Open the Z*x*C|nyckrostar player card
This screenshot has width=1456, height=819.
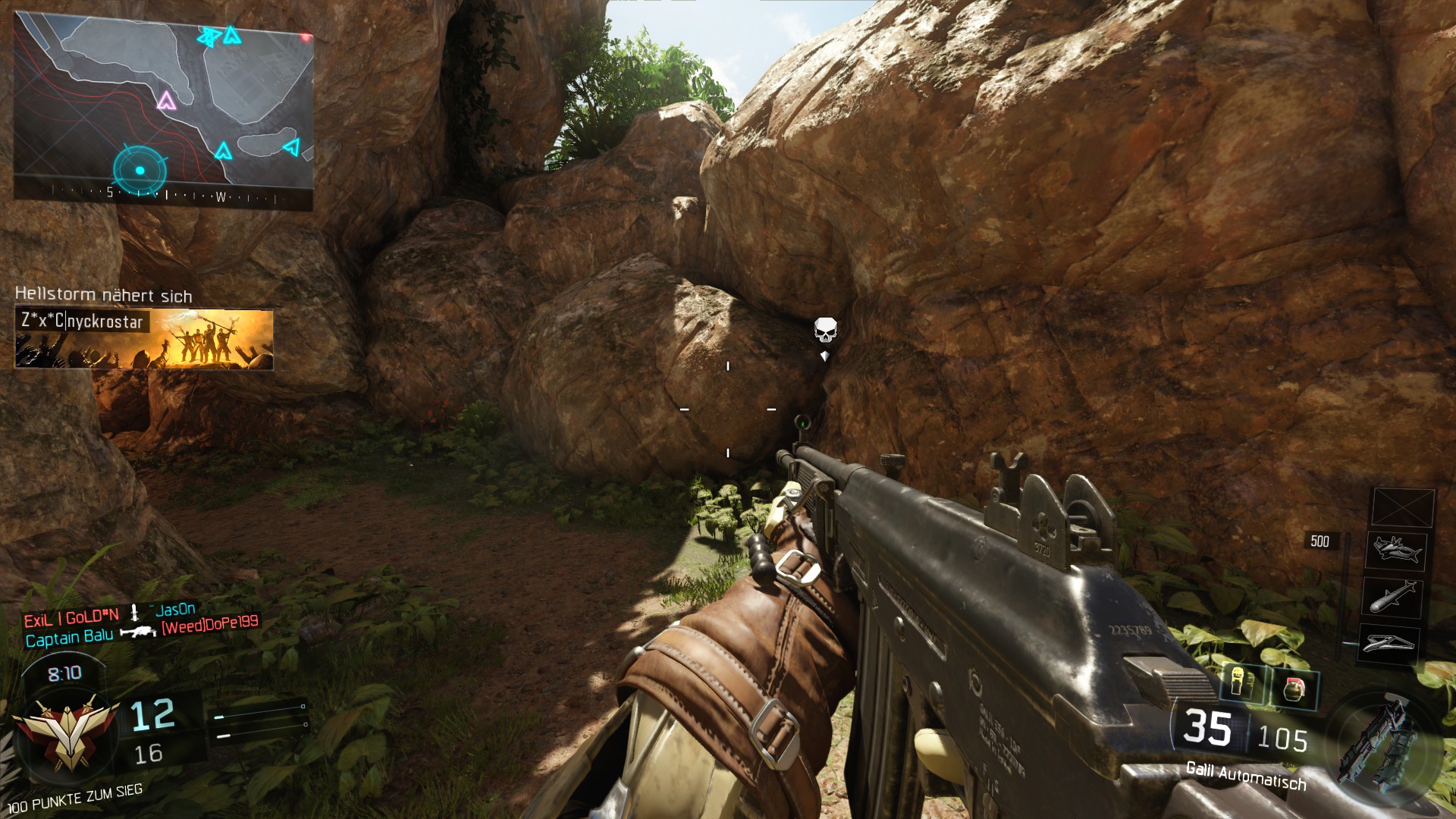[x=144, y=338]
